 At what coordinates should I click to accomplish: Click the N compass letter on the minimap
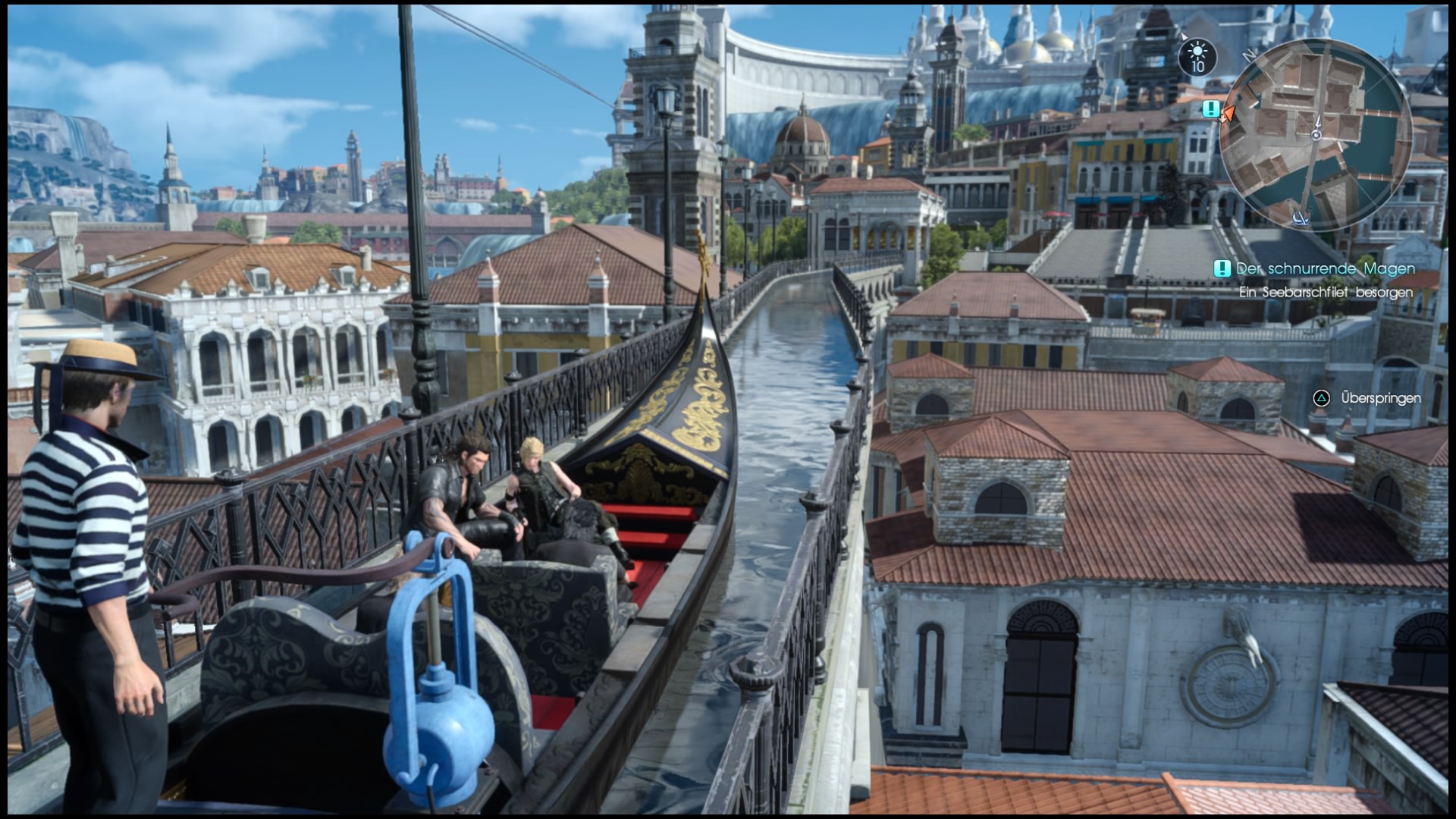click(x=1247, y=55)
